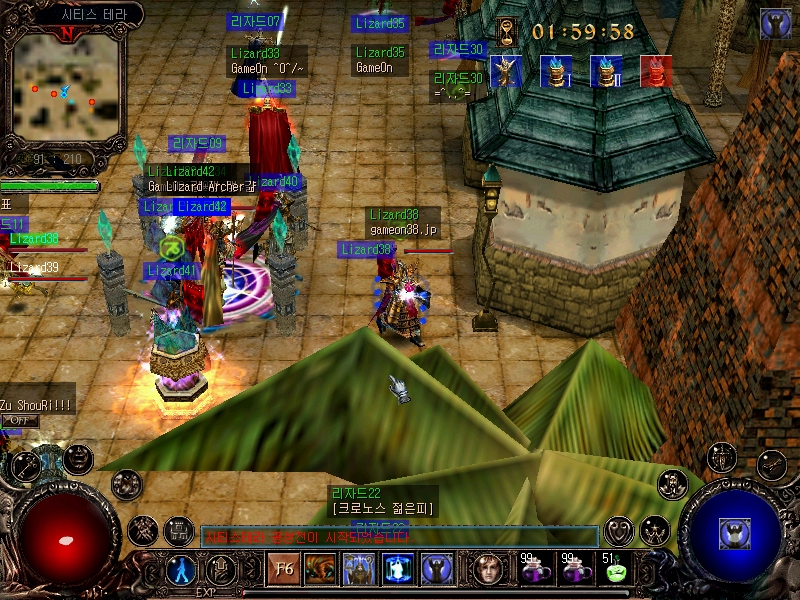Viewport: 800px width, 600px height.
Task: Select the F6 hotbar slot
Action: pos(280,569)
